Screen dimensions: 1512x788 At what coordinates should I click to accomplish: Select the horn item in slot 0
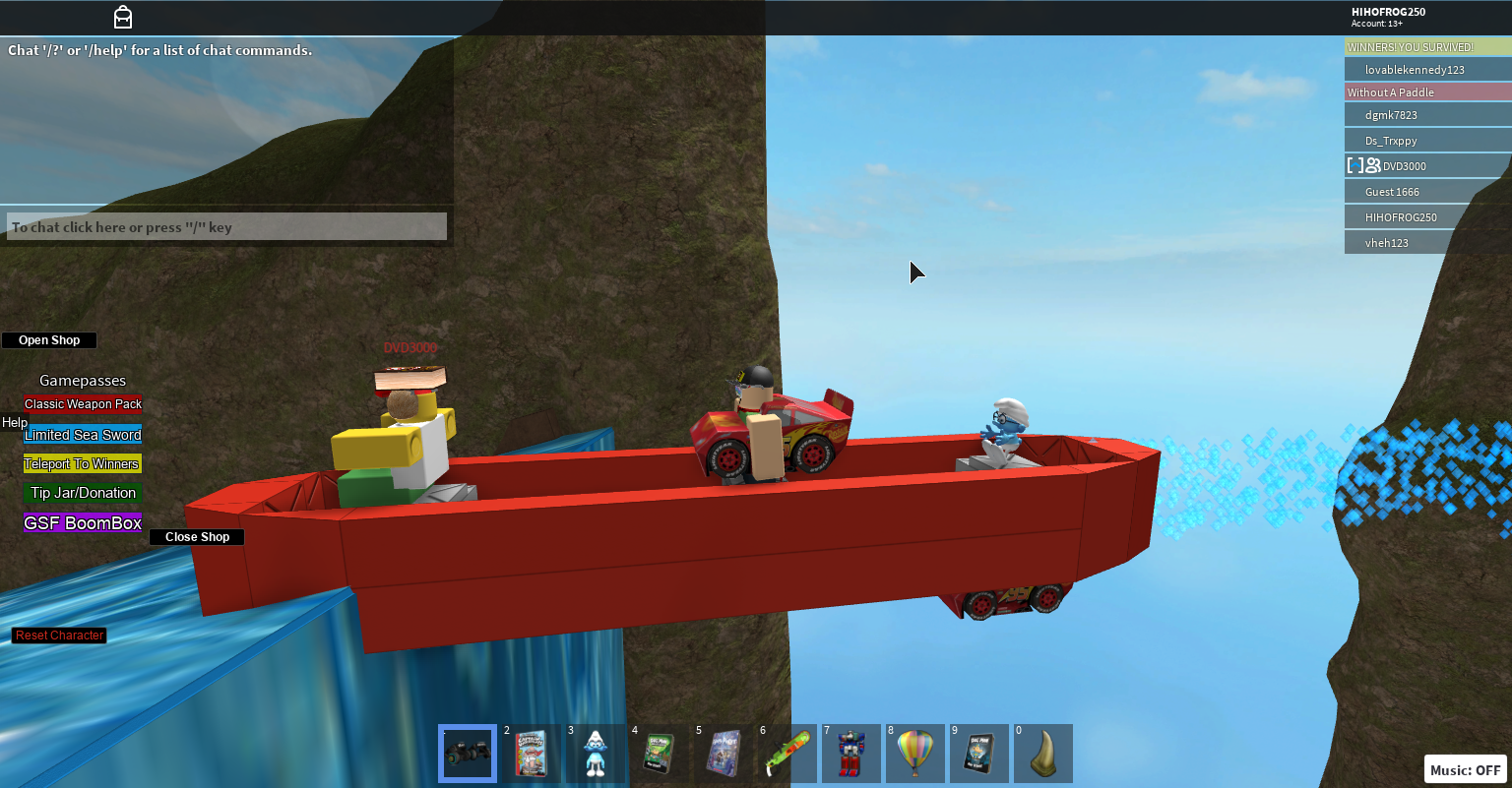pyautogui.click(x=1043, y=754)
